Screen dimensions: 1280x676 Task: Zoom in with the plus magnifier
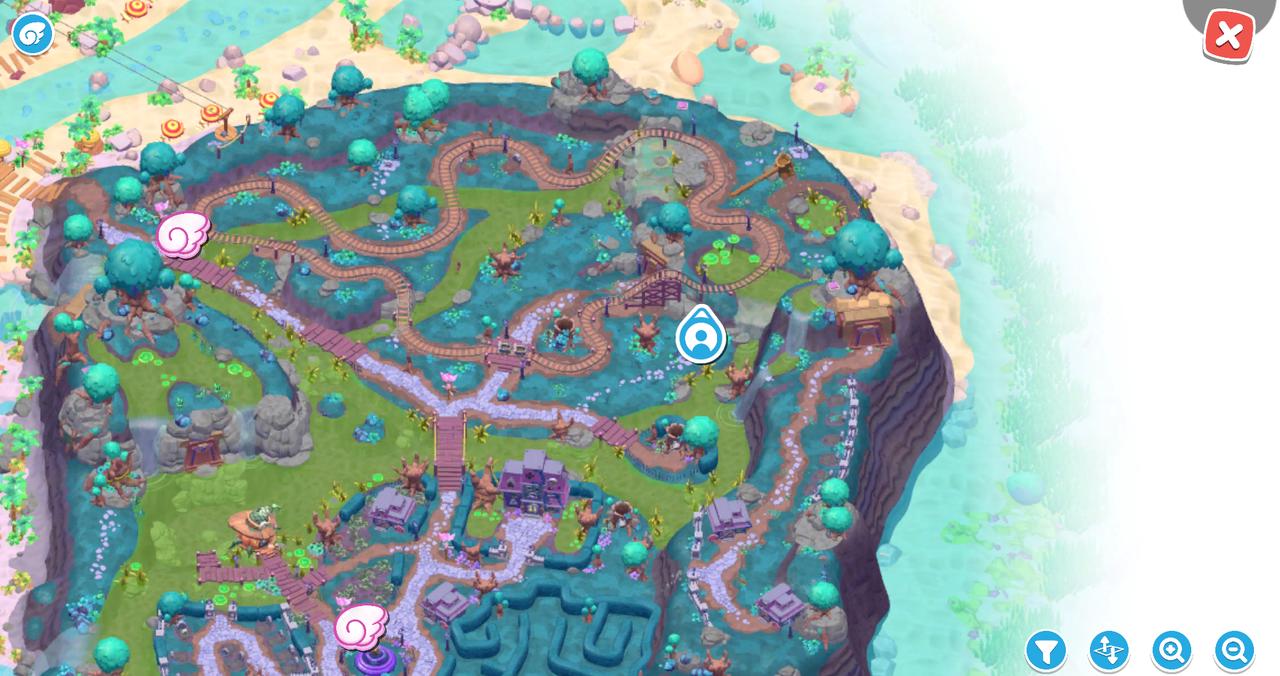1171,651
